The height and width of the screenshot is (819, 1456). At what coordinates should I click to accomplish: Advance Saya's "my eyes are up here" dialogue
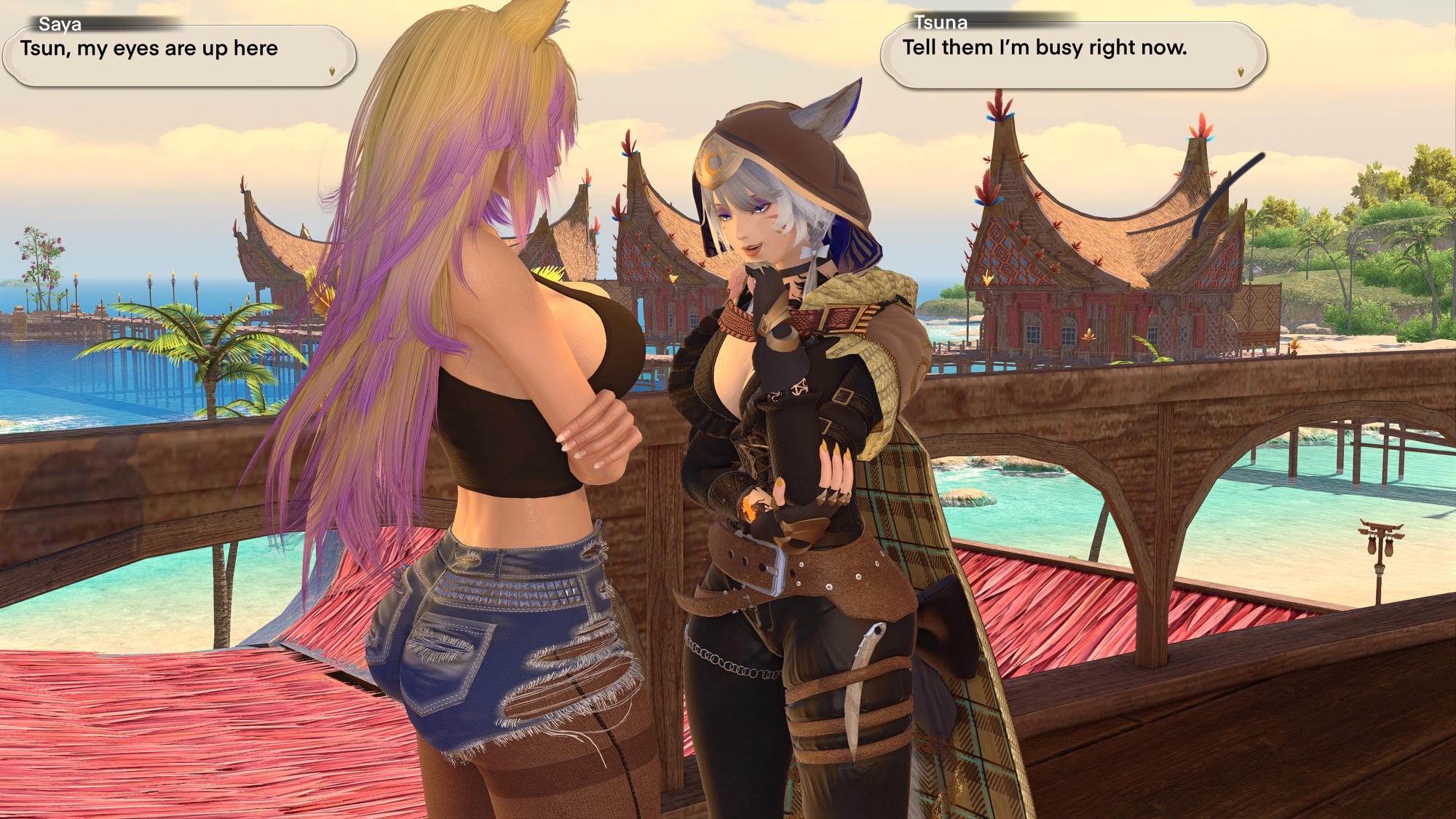(332, 71)
